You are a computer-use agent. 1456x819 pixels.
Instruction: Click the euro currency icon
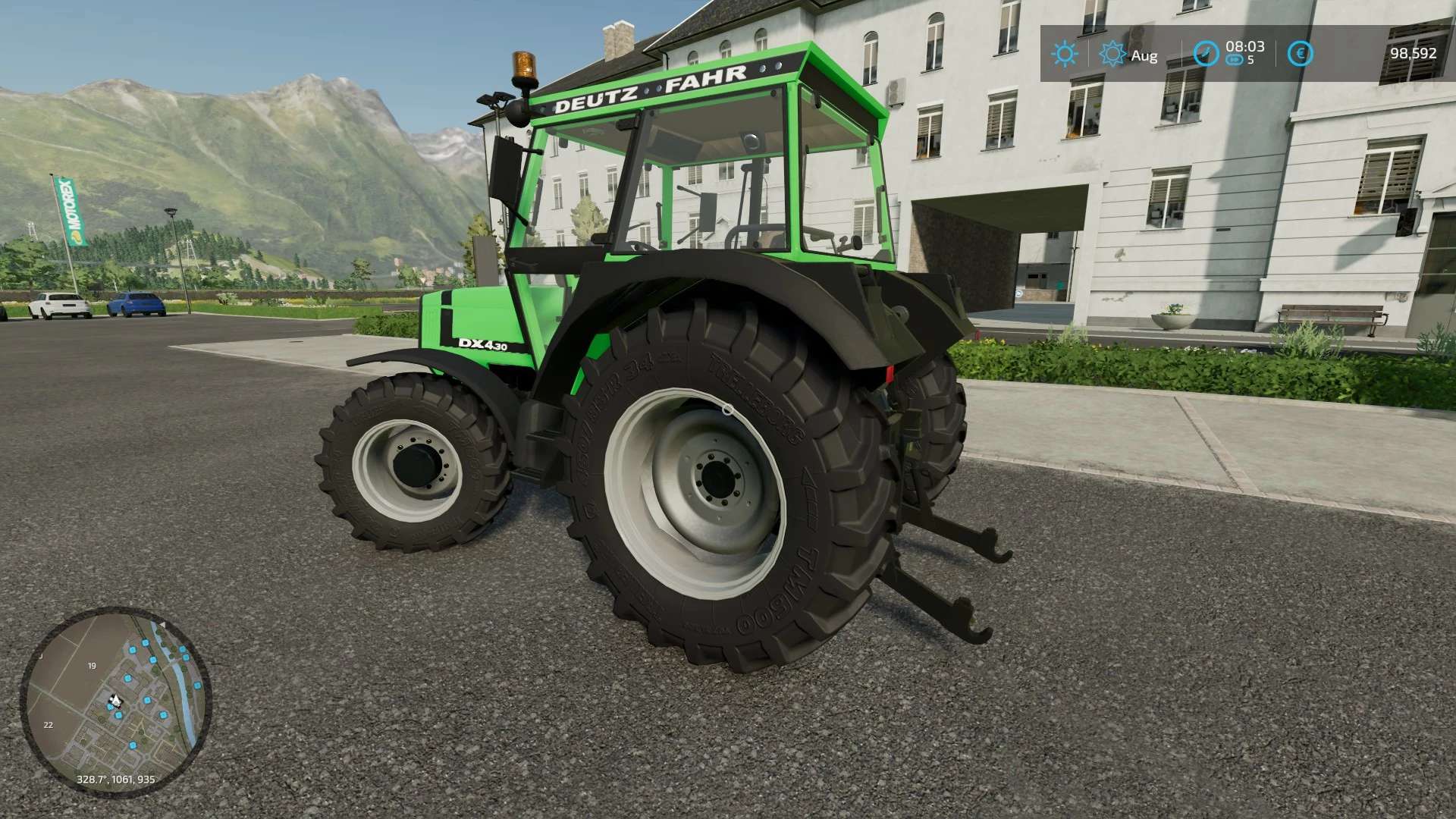(1301, 54)
